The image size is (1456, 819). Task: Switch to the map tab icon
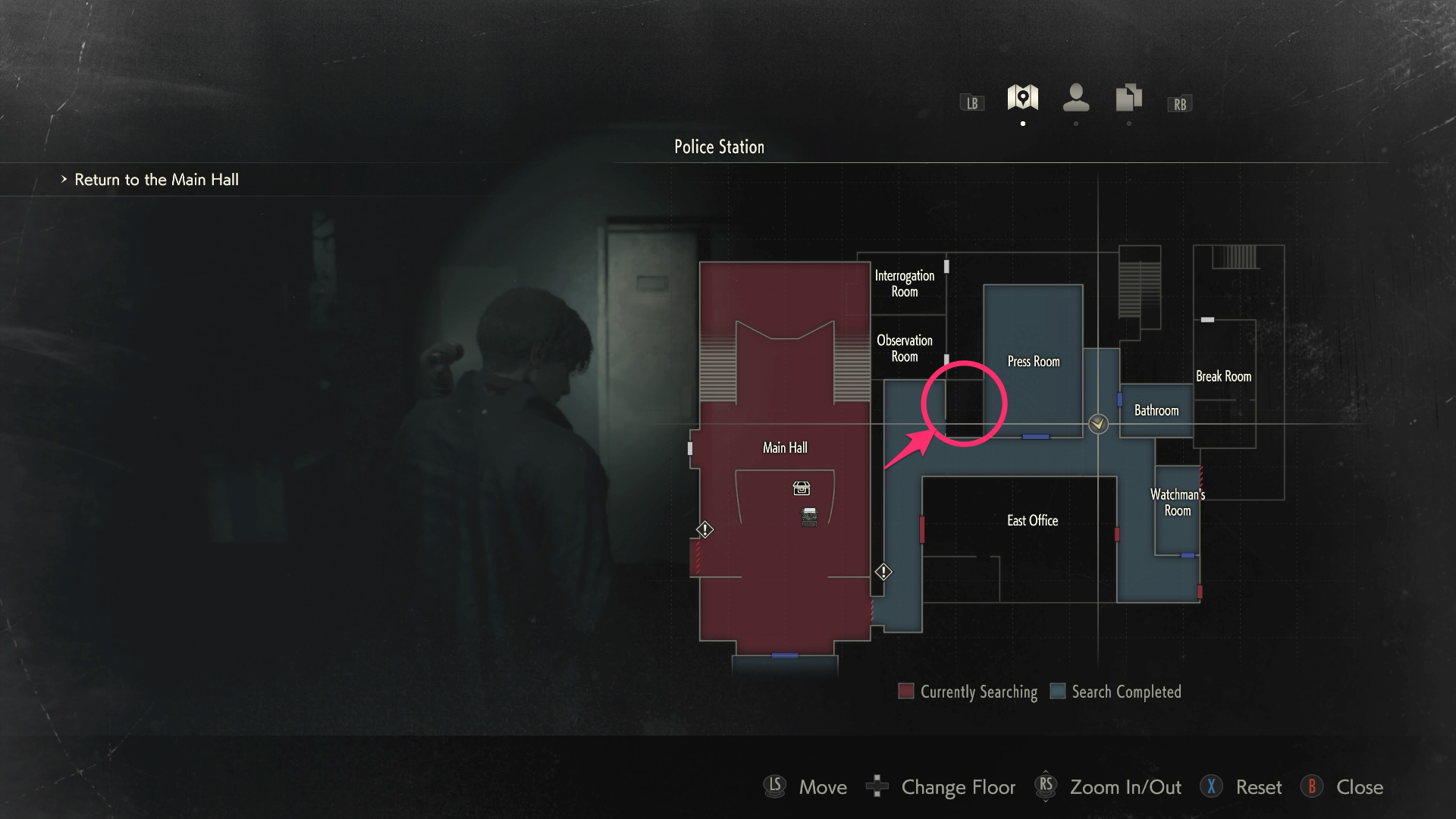[x=1022, y=98]
